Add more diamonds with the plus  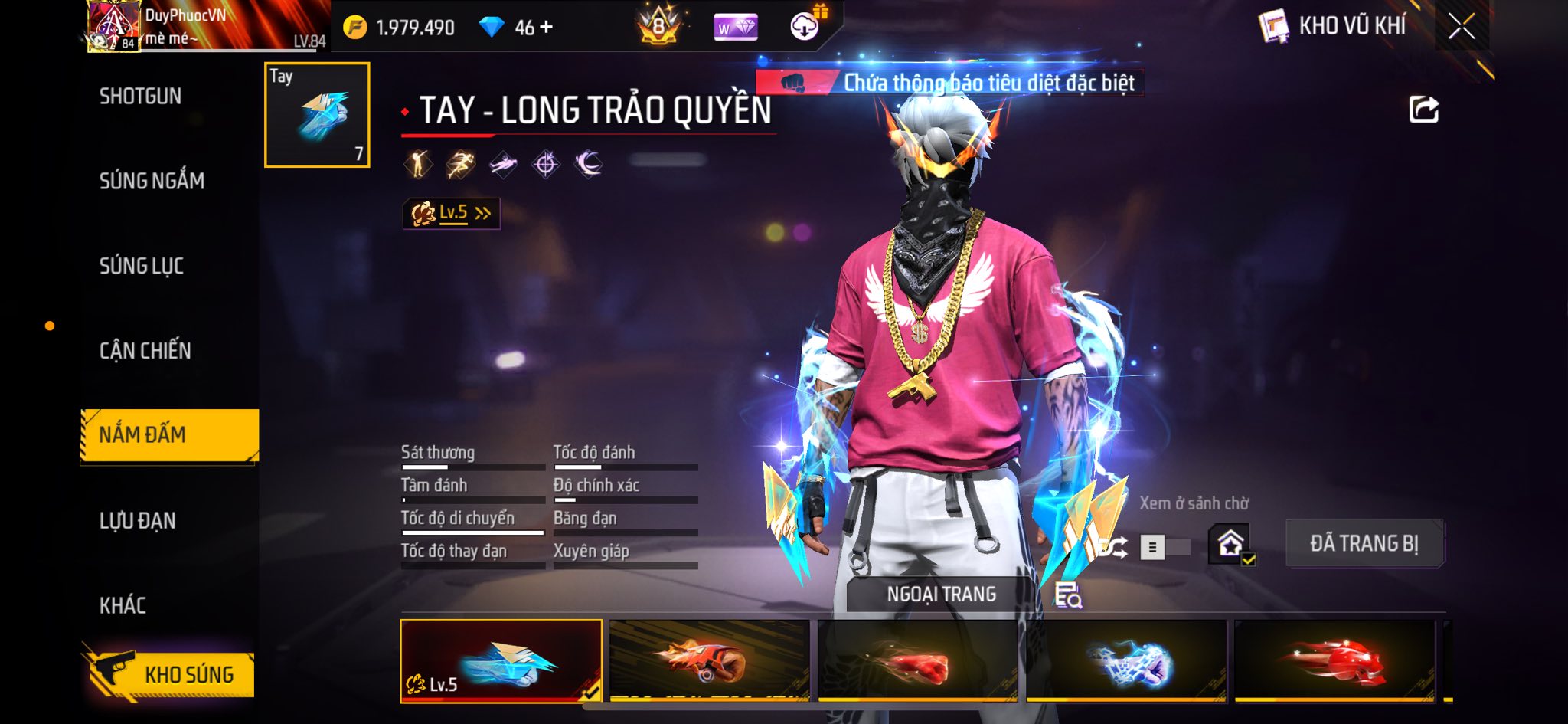tap(546, 28)
